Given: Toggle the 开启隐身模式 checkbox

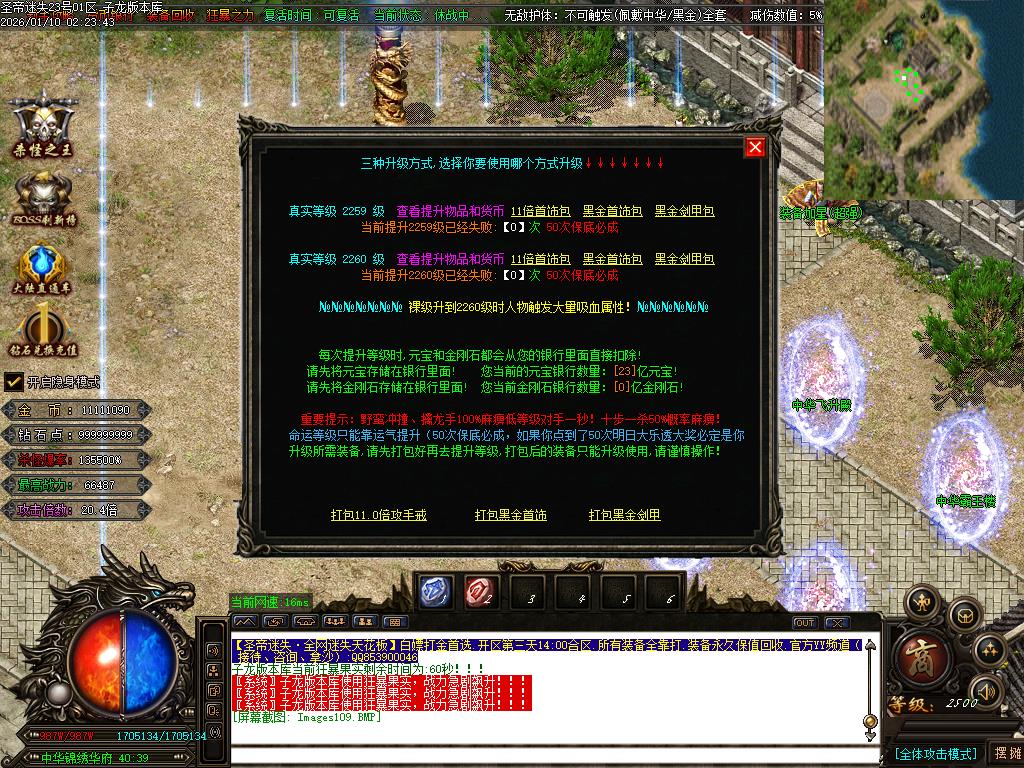Looking at the screenshot, I should [x=14, y=381].
